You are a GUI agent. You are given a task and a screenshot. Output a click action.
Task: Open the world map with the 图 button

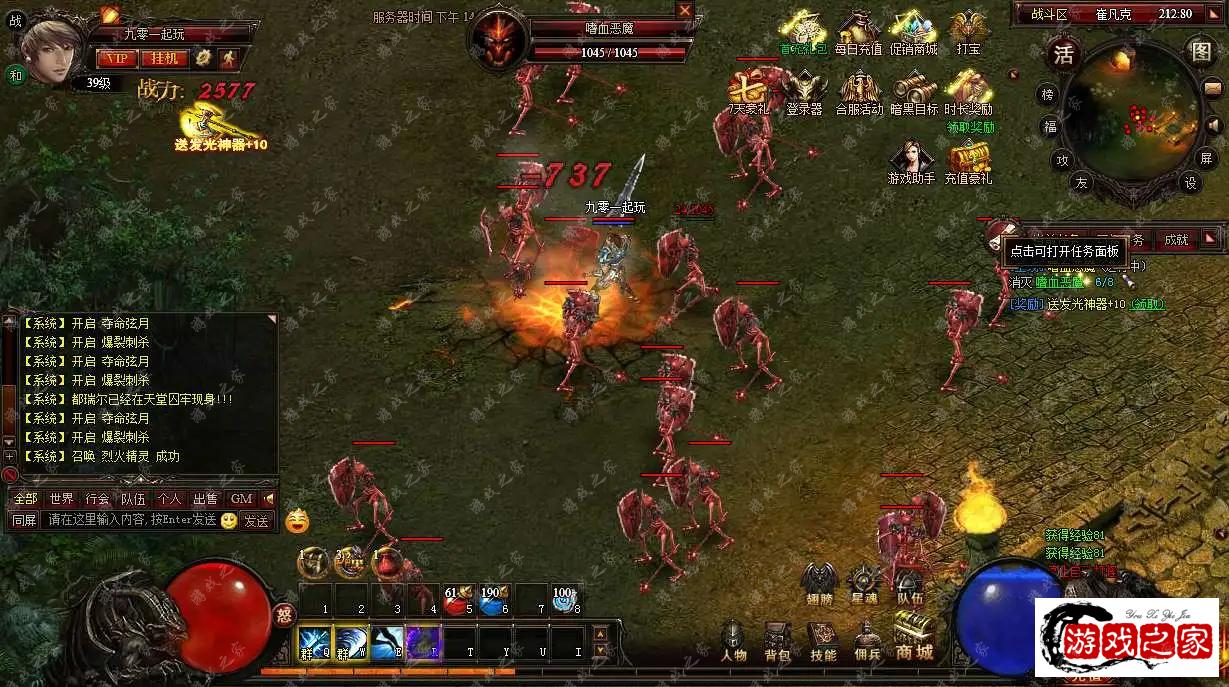[x=1199, y=51]
